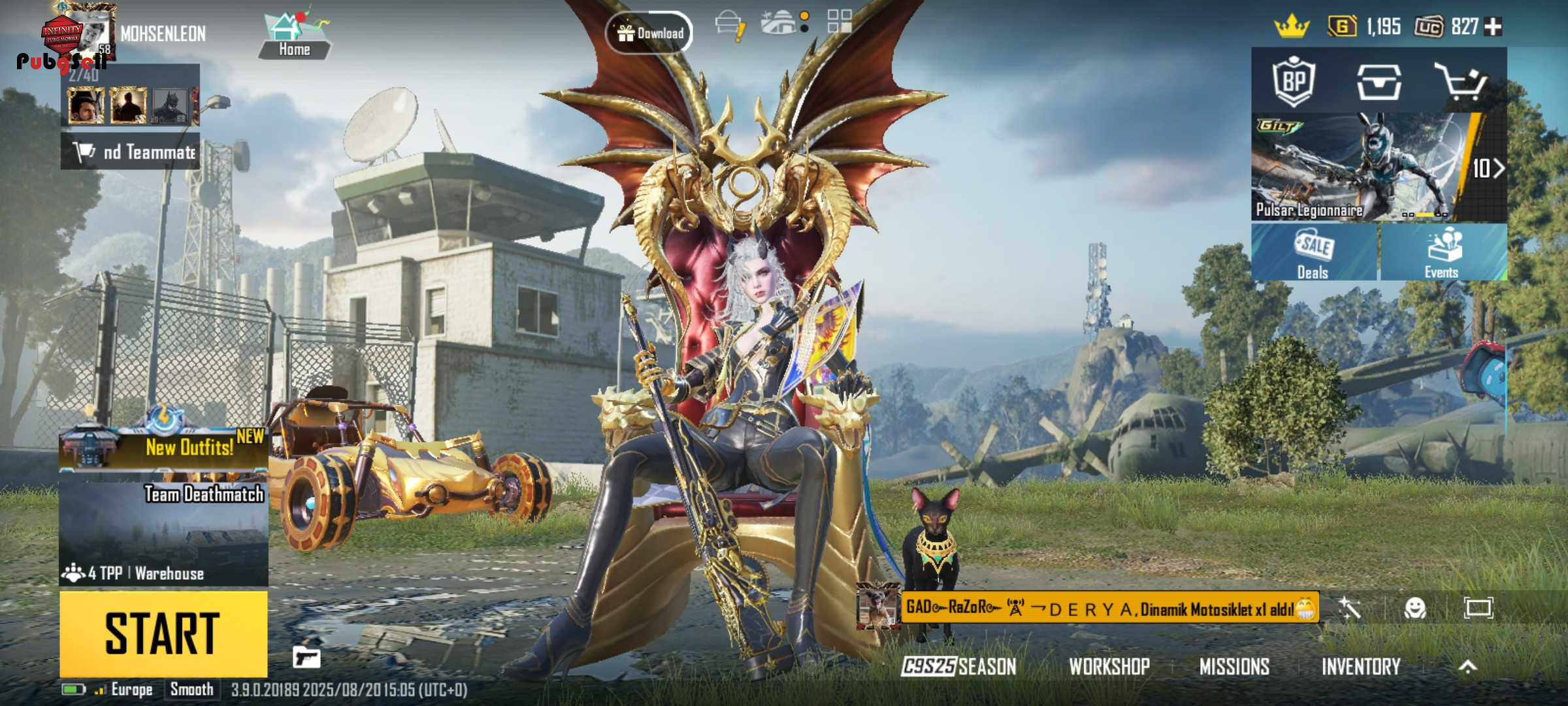Screen dimensions: 1568x706
Task: Open the emote smiley icon
Action: (1415, 609)
